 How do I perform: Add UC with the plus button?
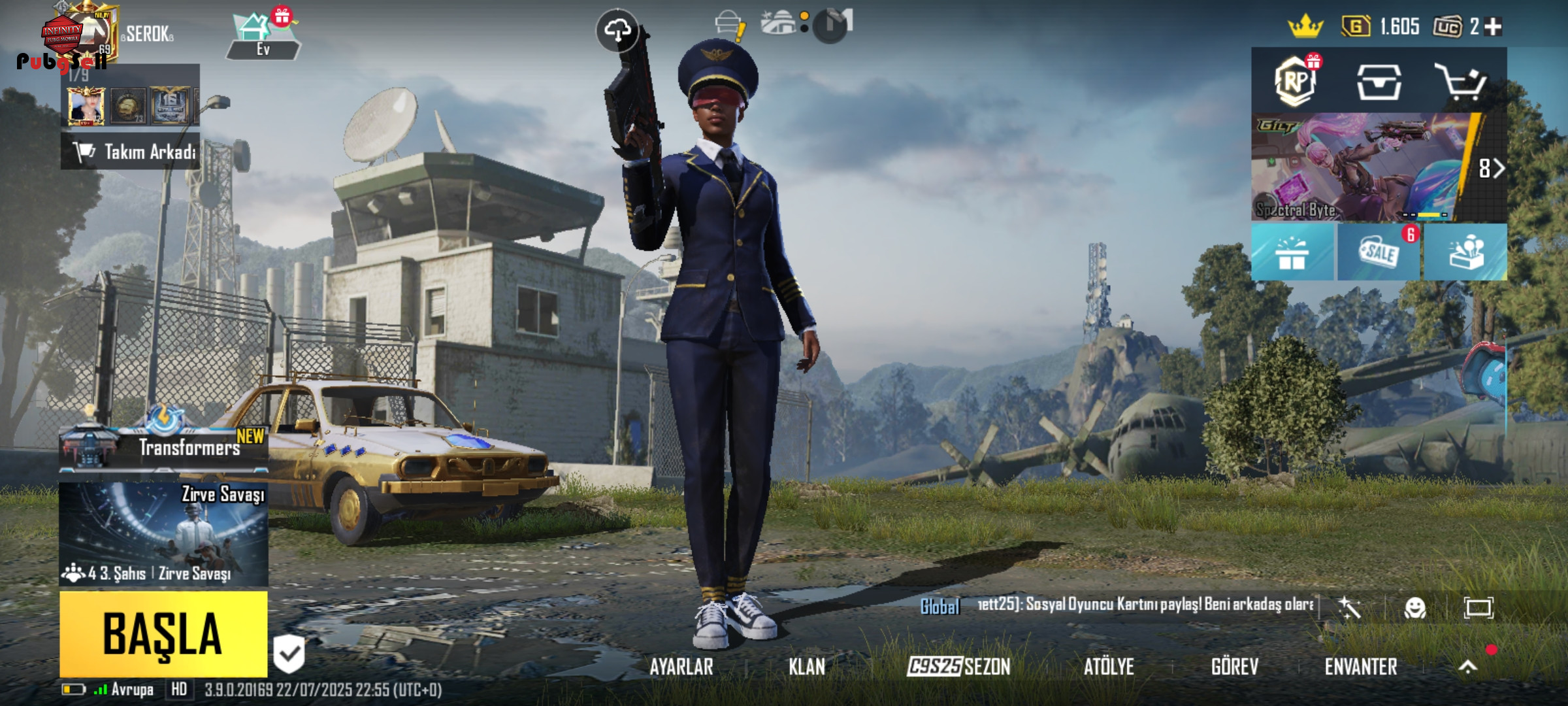[x=1493, y=27]
